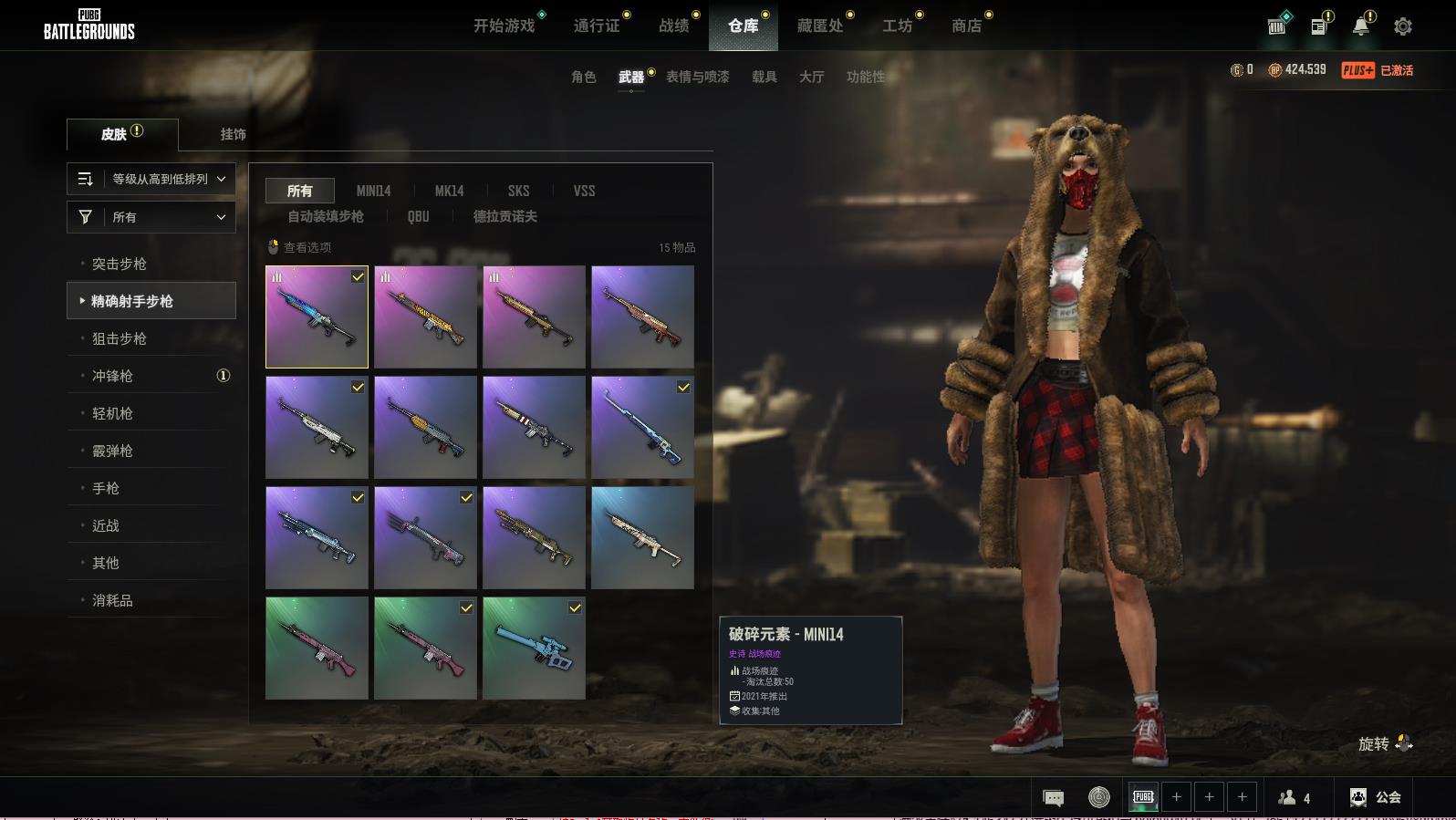Open the settings gear icon
Screen dimensions: 1456x820
[x=1403, y=26]
